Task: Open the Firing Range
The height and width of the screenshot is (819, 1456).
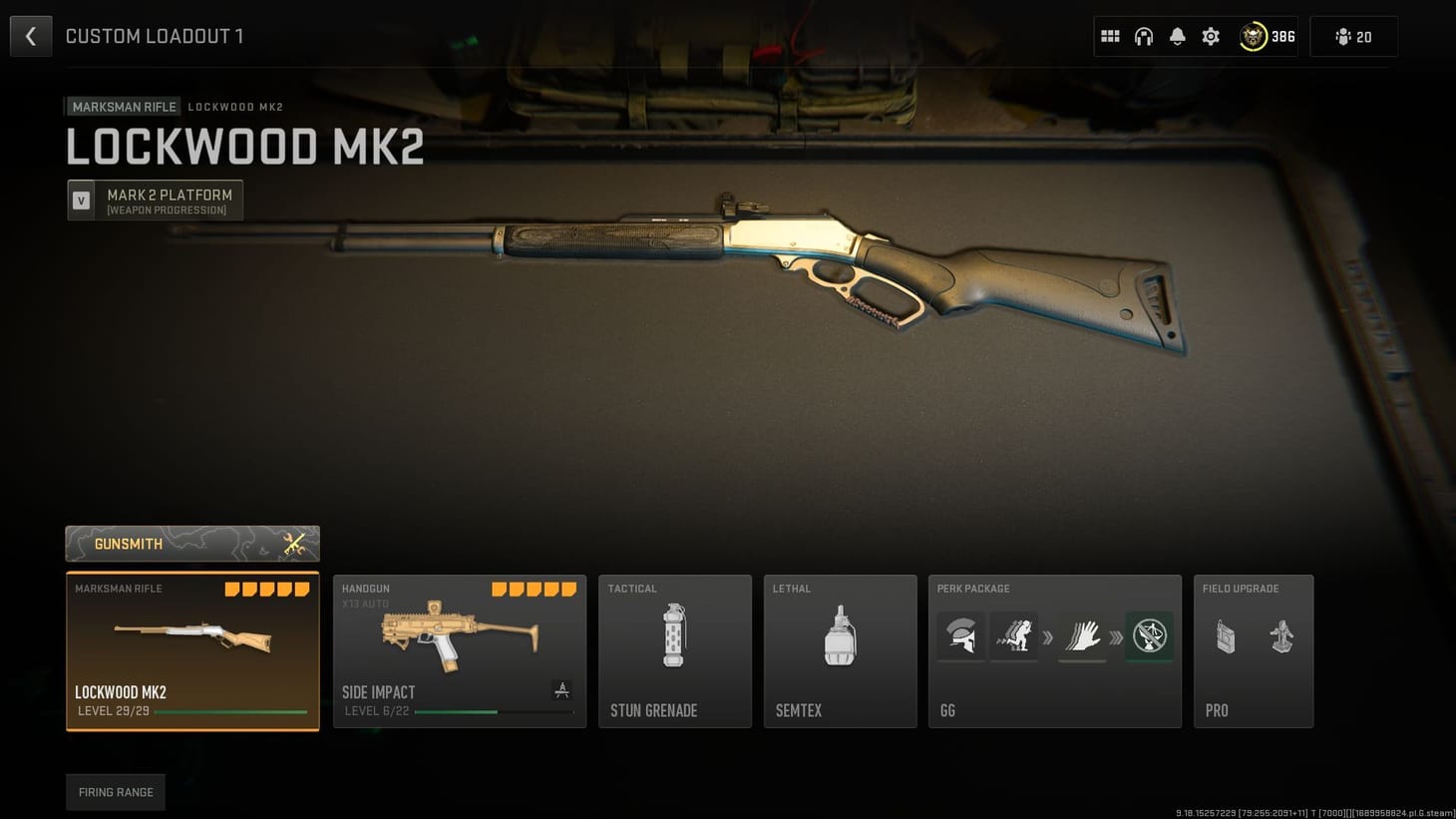Action: coord(115,791)
